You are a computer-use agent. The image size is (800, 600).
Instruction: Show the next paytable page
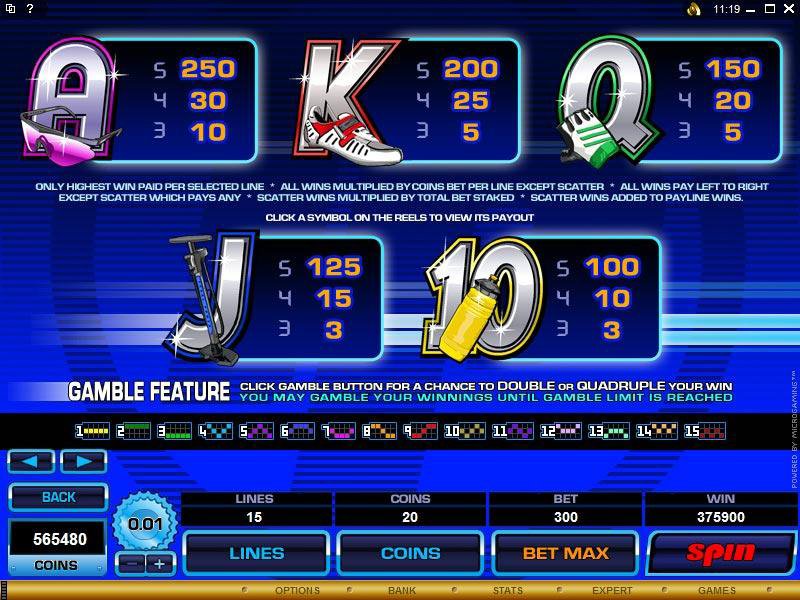[83, 461]
